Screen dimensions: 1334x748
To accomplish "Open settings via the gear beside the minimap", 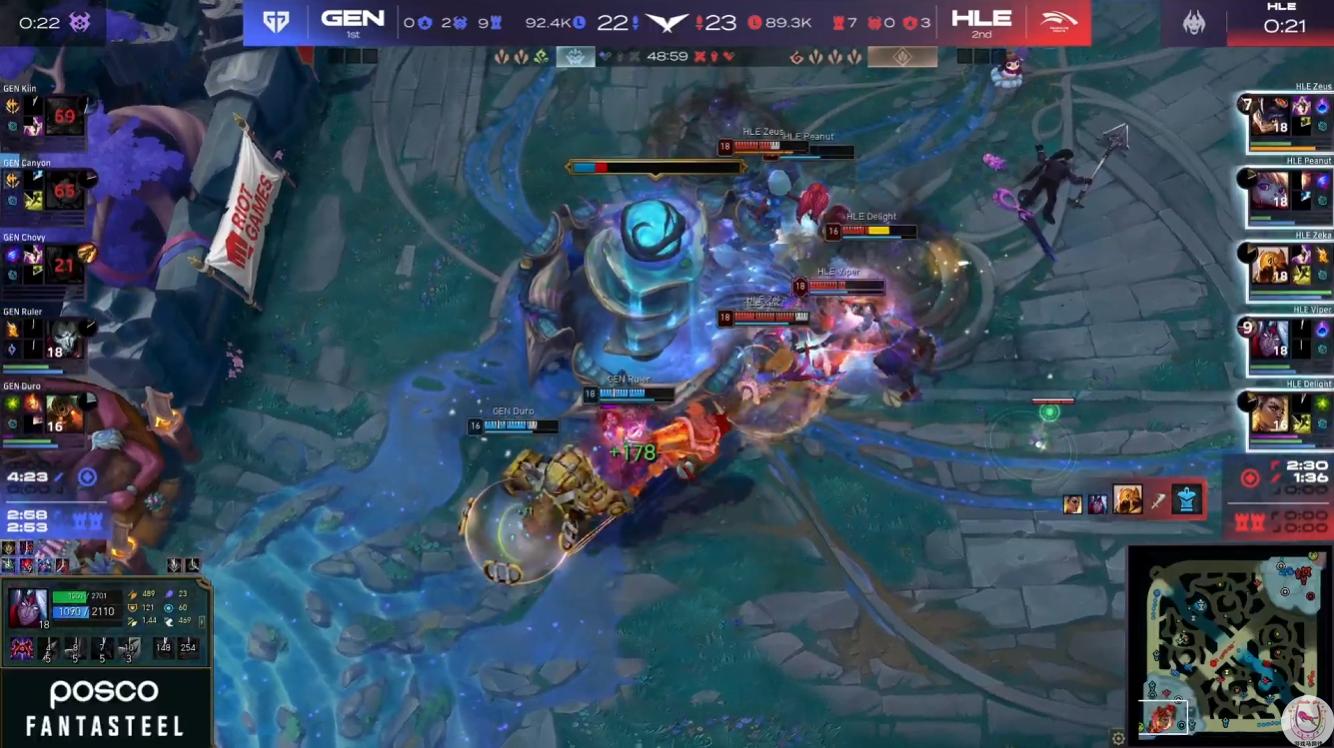I will [1118, 739].
